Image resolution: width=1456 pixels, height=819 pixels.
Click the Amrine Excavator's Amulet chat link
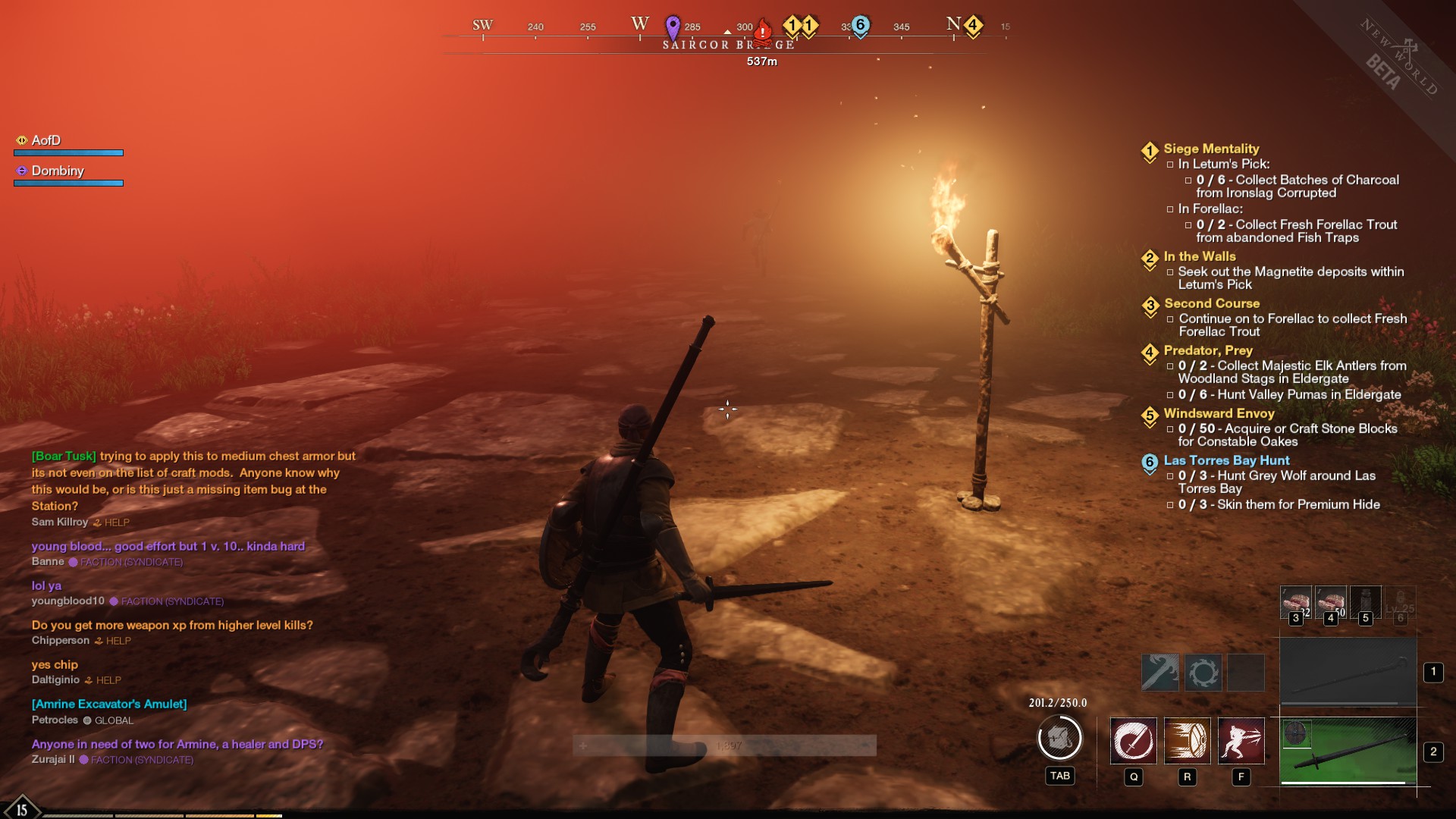click(109, 704)
